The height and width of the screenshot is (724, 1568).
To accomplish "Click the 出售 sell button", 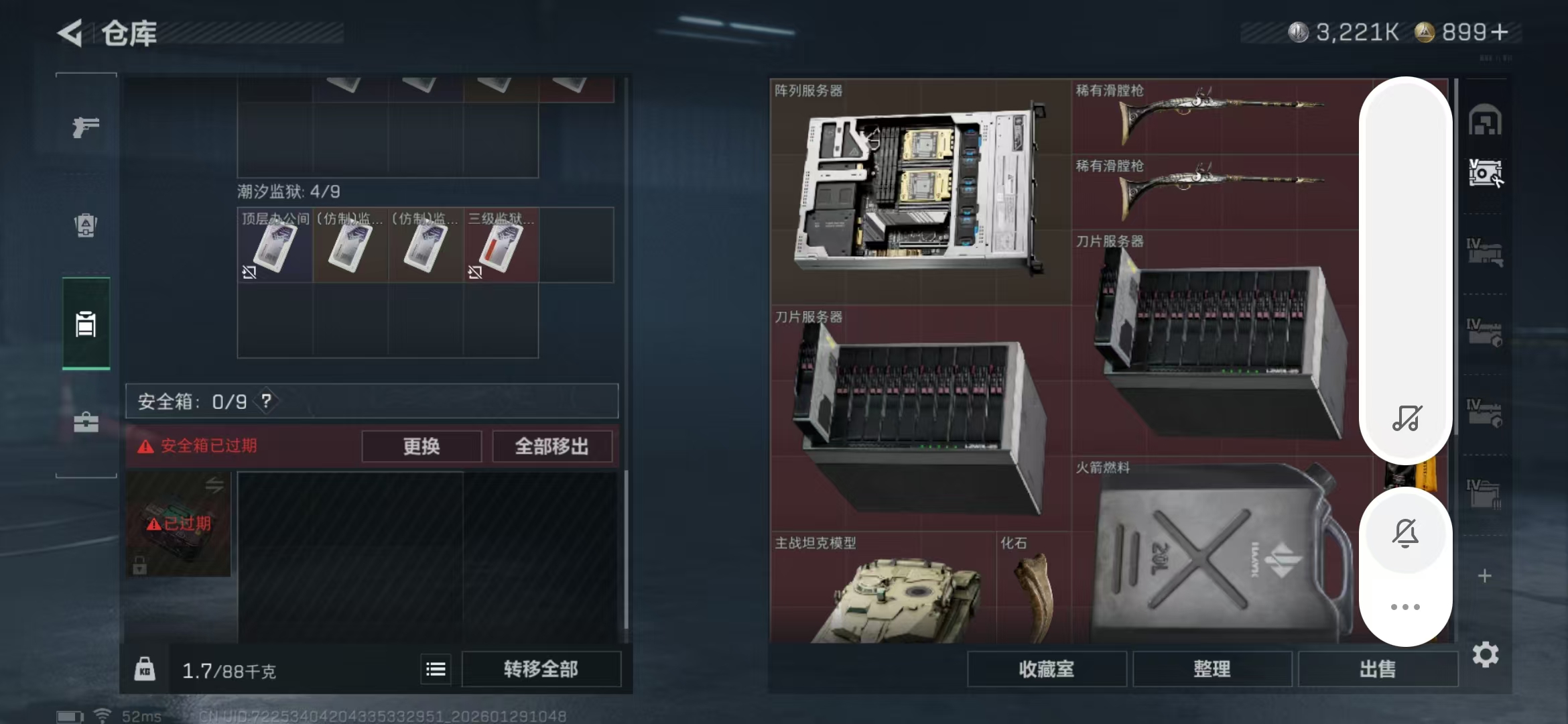I will (1377, 669).
